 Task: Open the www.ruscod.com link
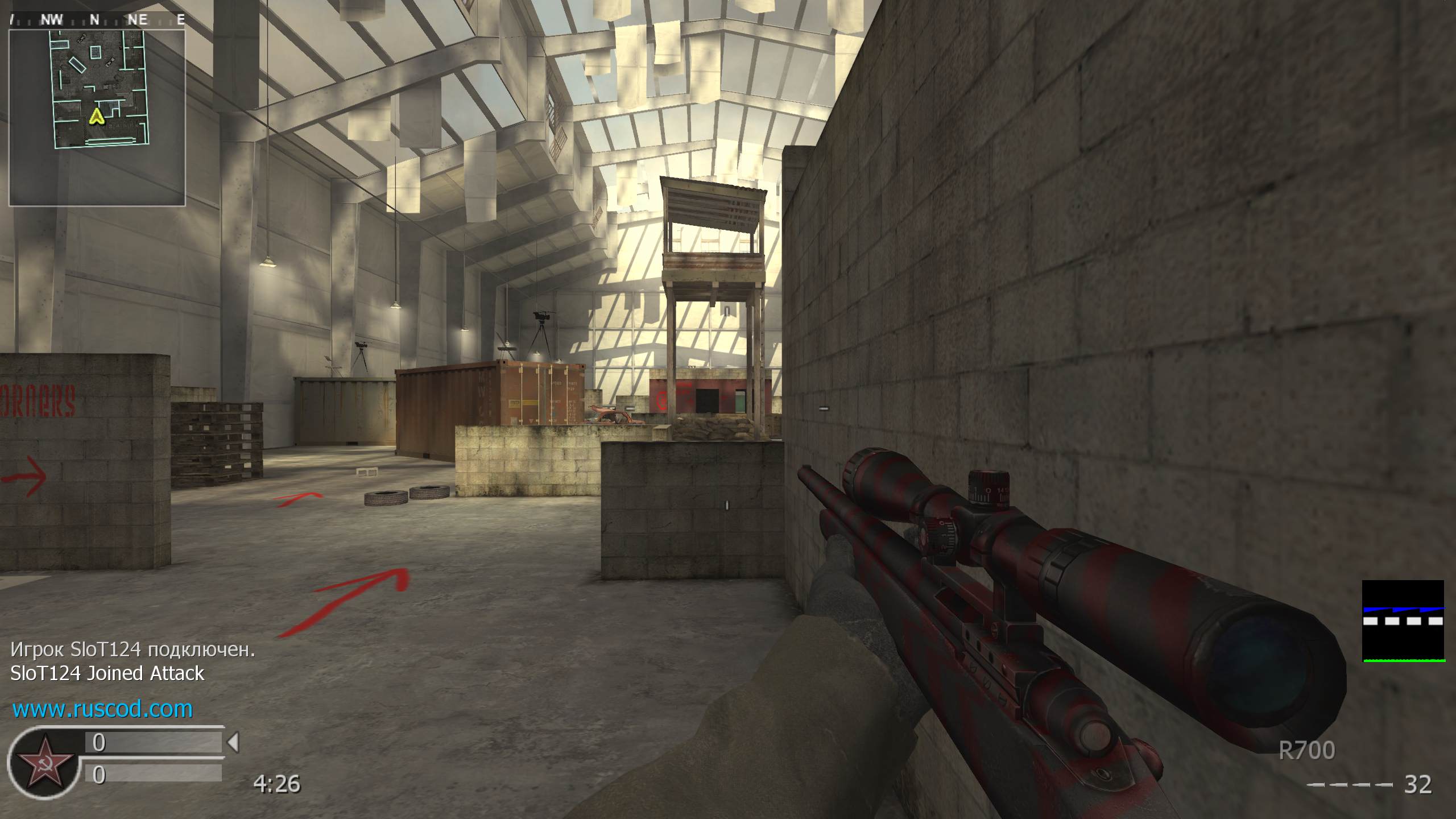click(x=102, y=709)
